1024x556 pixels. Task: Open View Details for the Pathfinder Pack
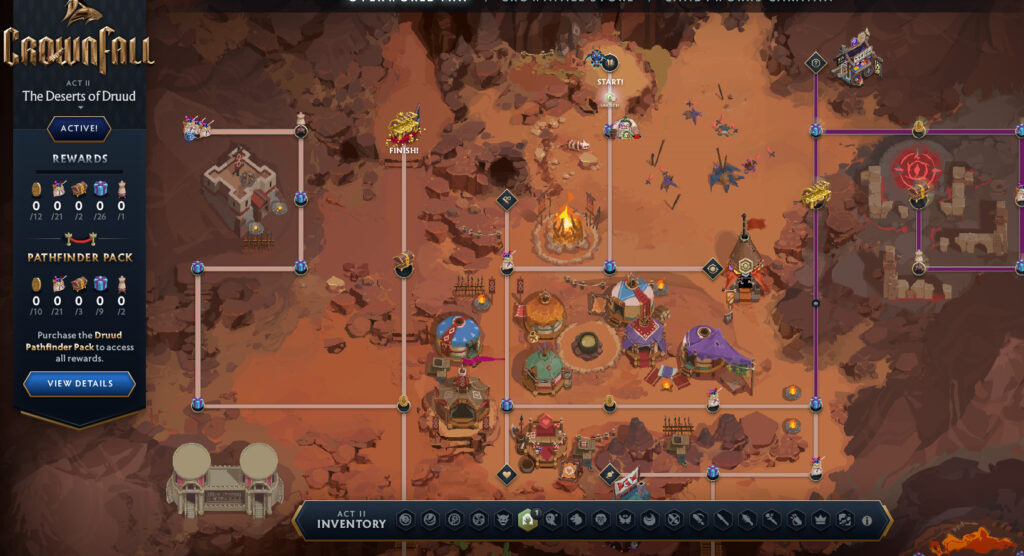[80, 383]
